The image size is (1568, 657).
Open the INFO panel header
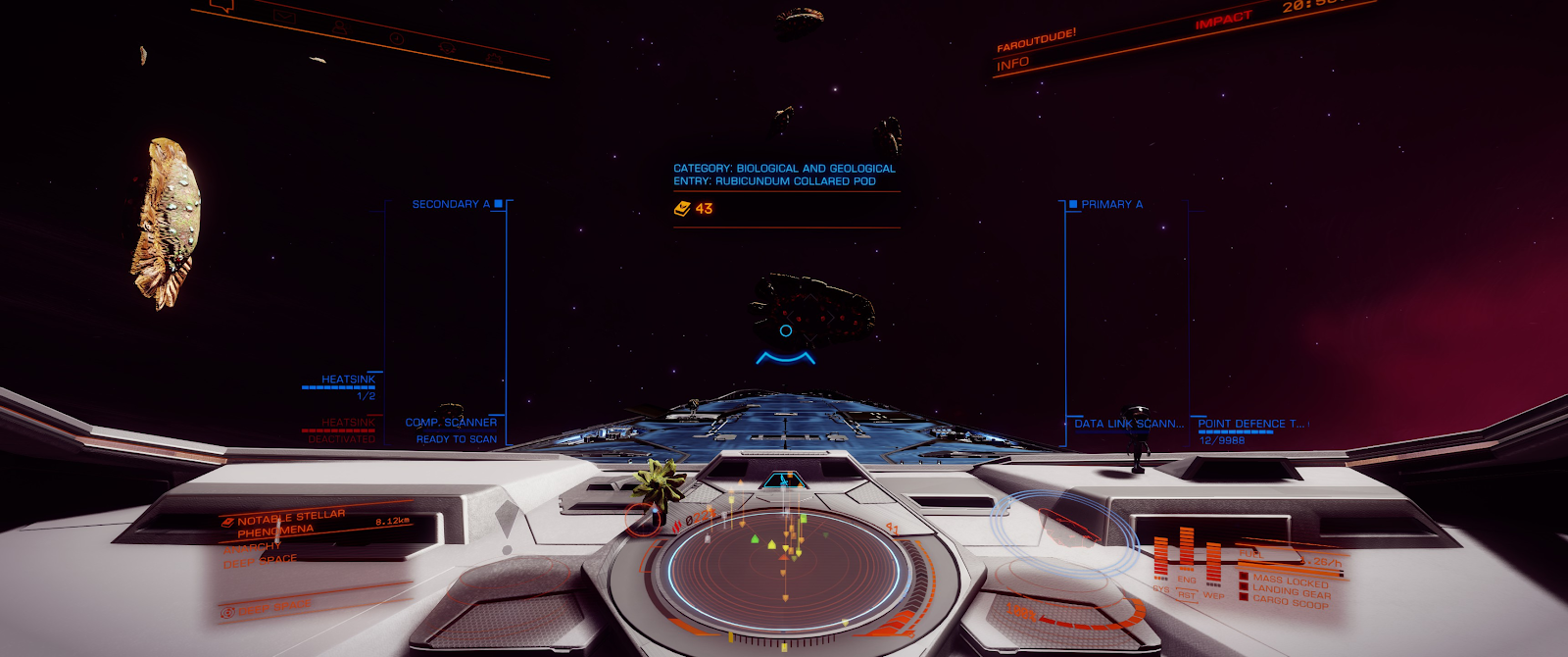(x=1012, y=64)
